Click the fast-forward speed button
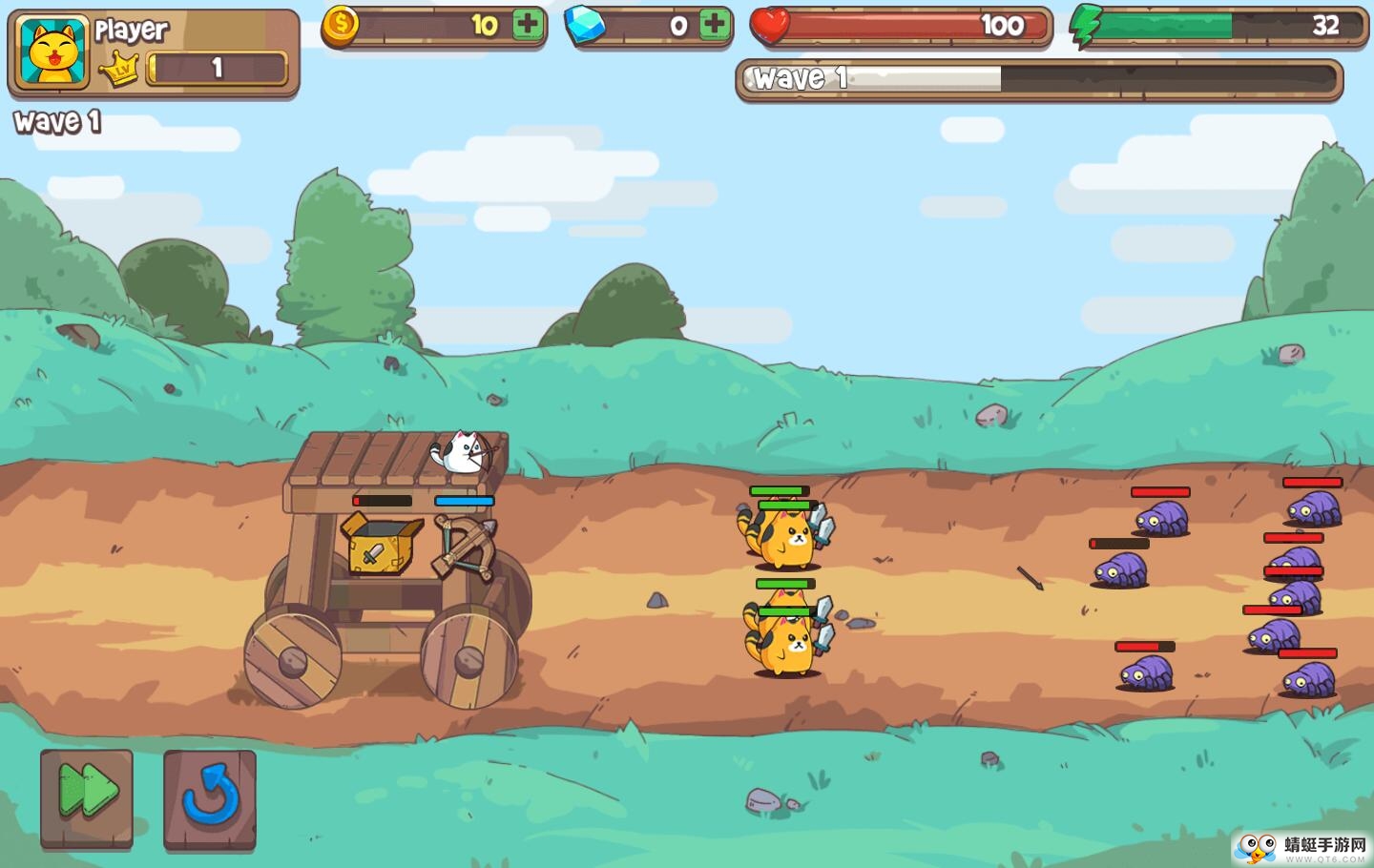The width and height of the screenshot is (1374, 868). [x=87, y=797]
